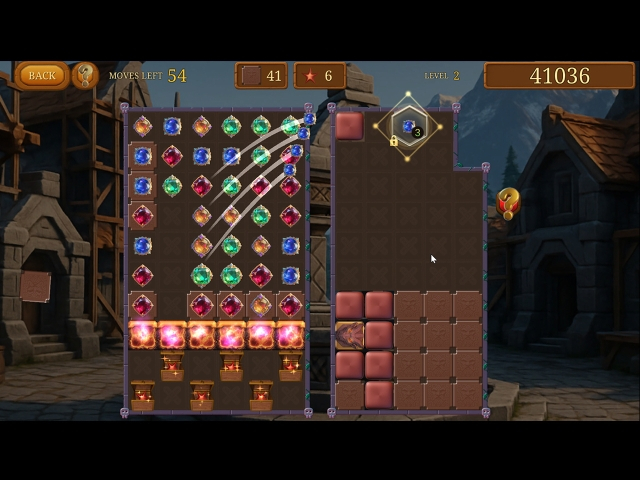640x480 pixels.
Task: Click the arrow-marked stone tile on the right board
Action: 349,335
